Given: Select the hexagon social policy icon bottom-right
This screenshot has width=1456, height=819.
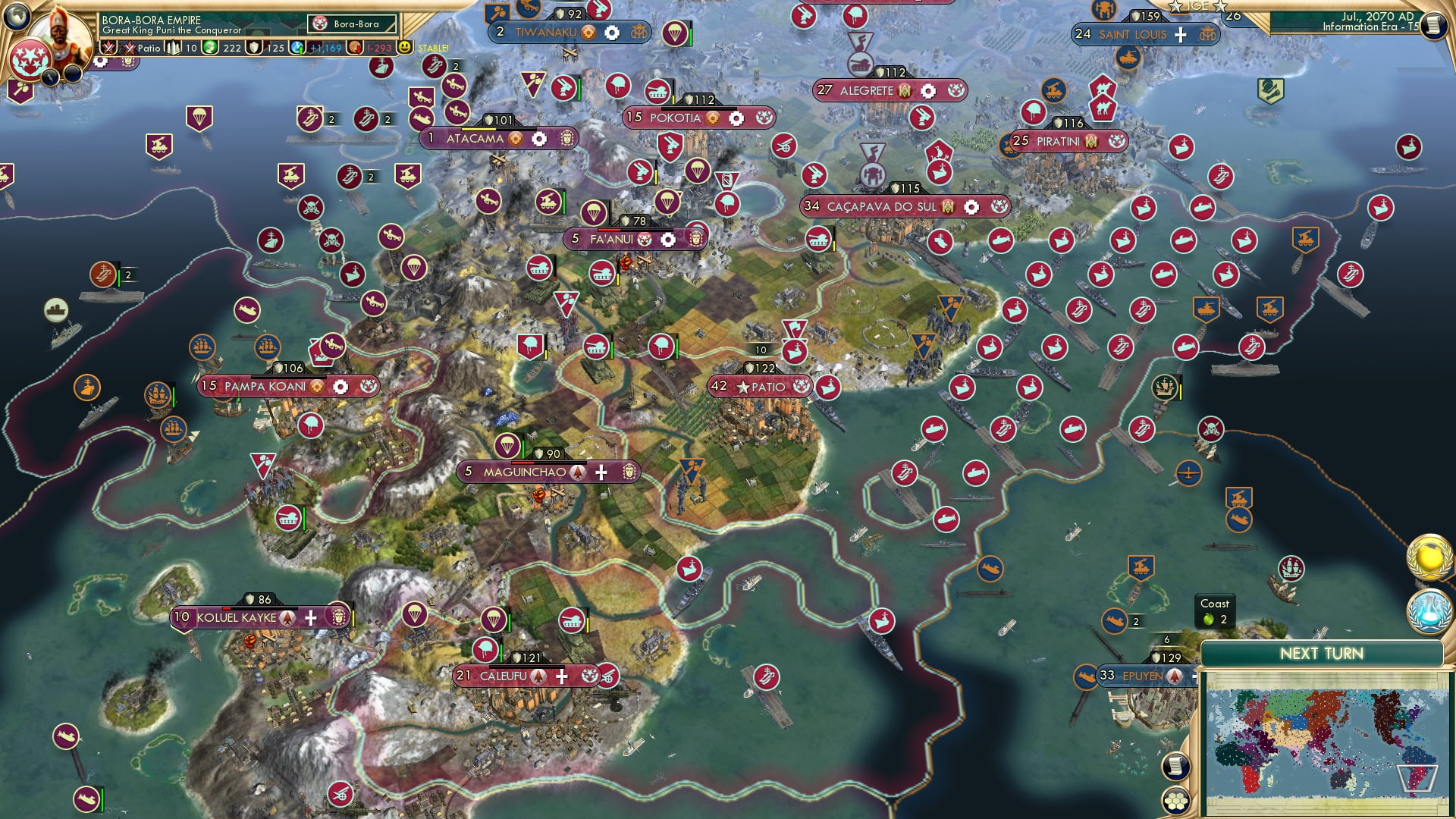Looking at the screenshot, I should (1176, 801).
